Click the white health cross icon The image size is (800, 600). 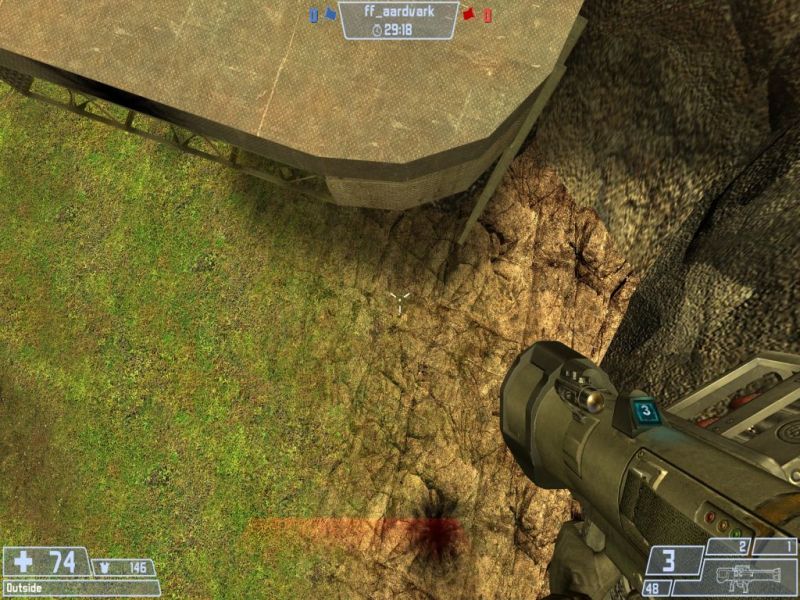click(x=23, y=562)
